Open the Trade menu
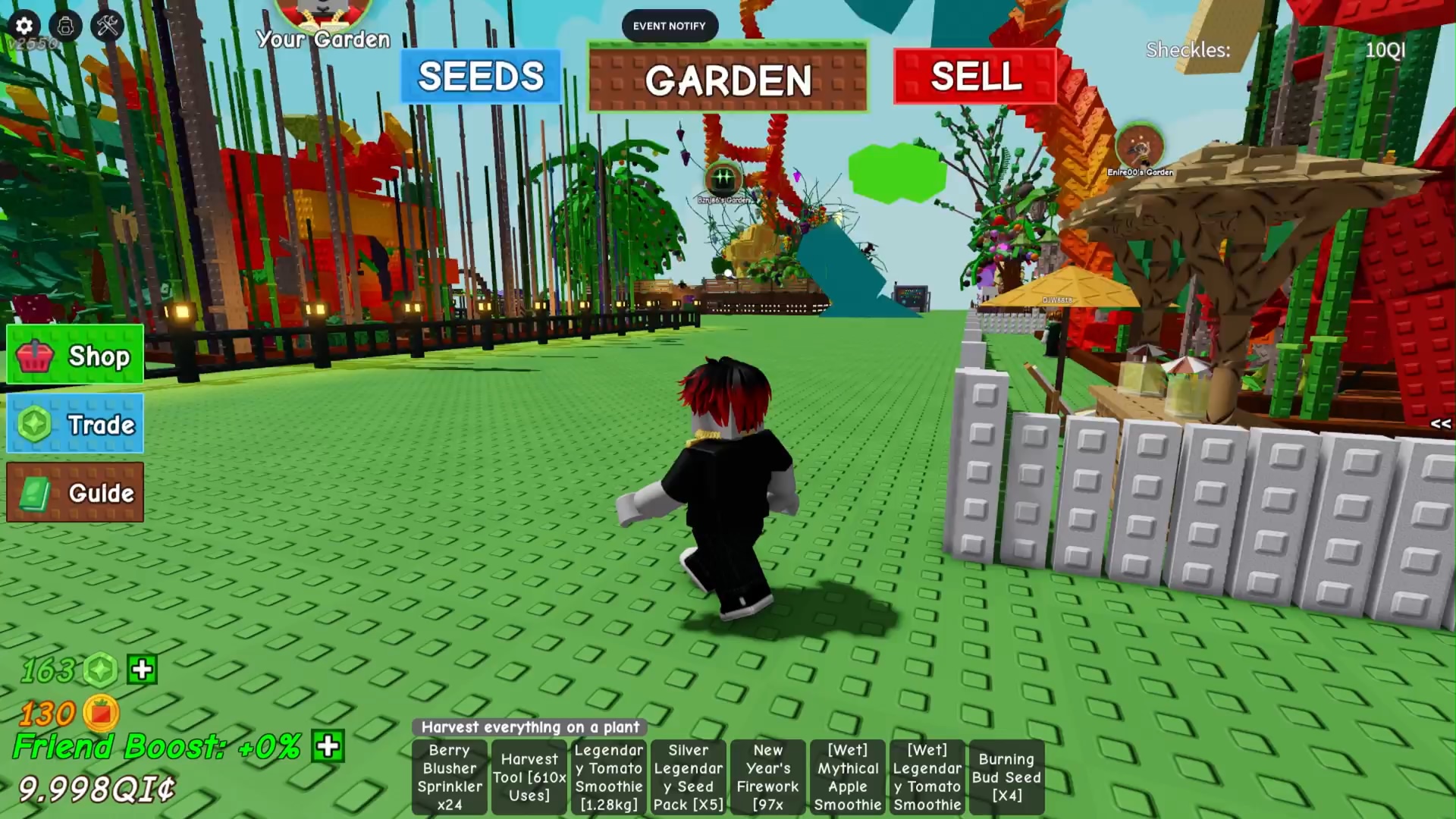The width and height of the screenshot is (1456, 819). tap(75, 424)
